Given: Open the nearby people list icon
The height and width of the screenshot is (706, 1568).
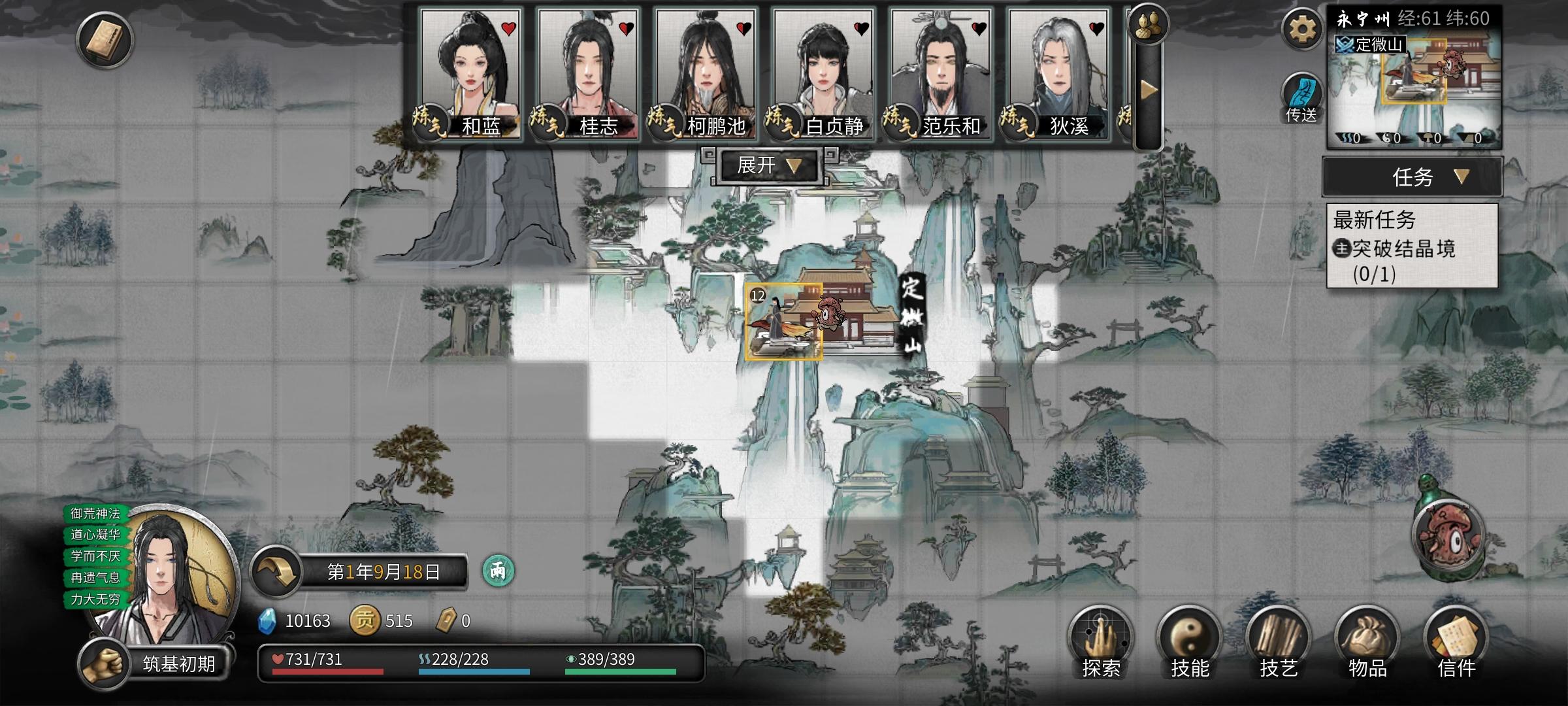Looking at the screenshot, I should [1148, 25].
